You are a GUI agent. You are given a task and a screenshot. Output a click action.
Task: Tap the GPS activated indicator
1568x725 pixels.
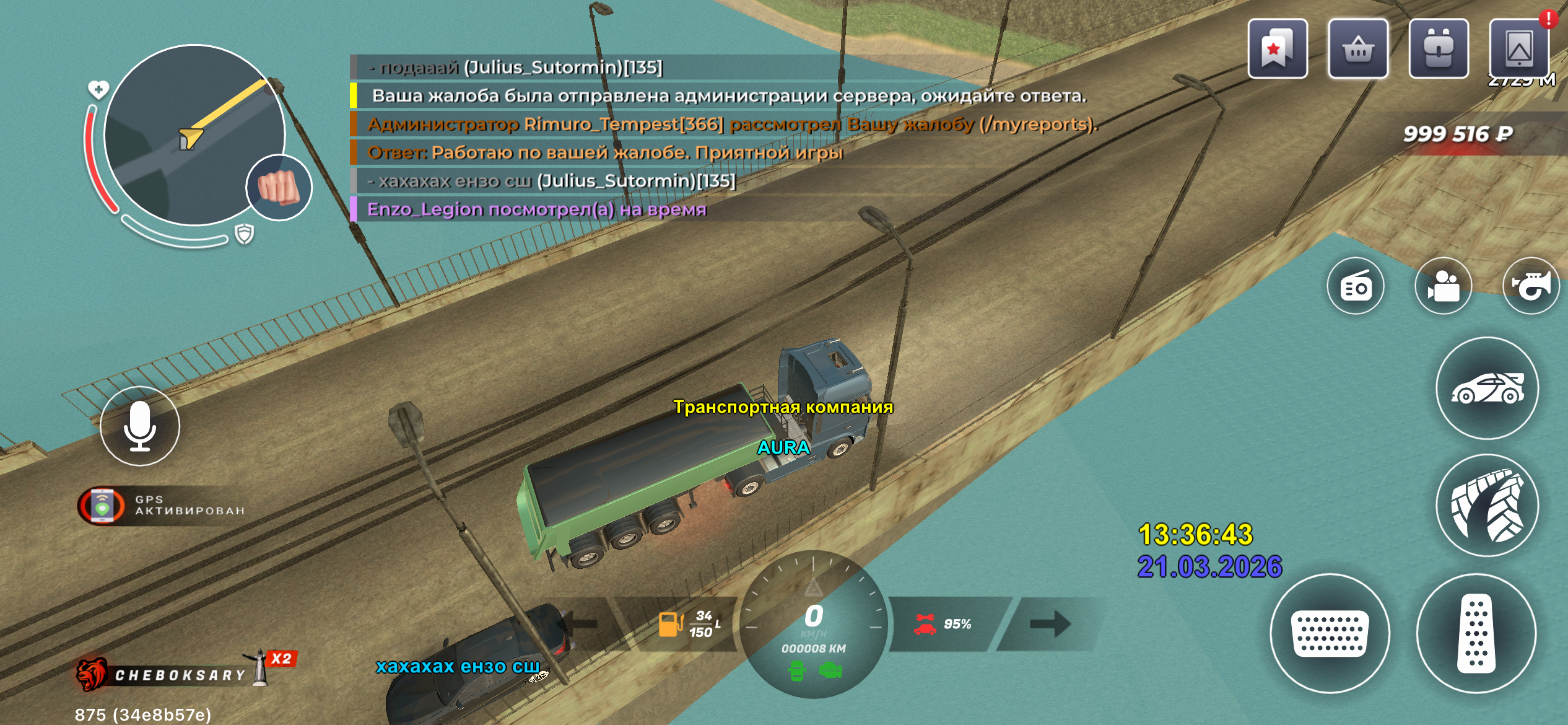[162, 506]
